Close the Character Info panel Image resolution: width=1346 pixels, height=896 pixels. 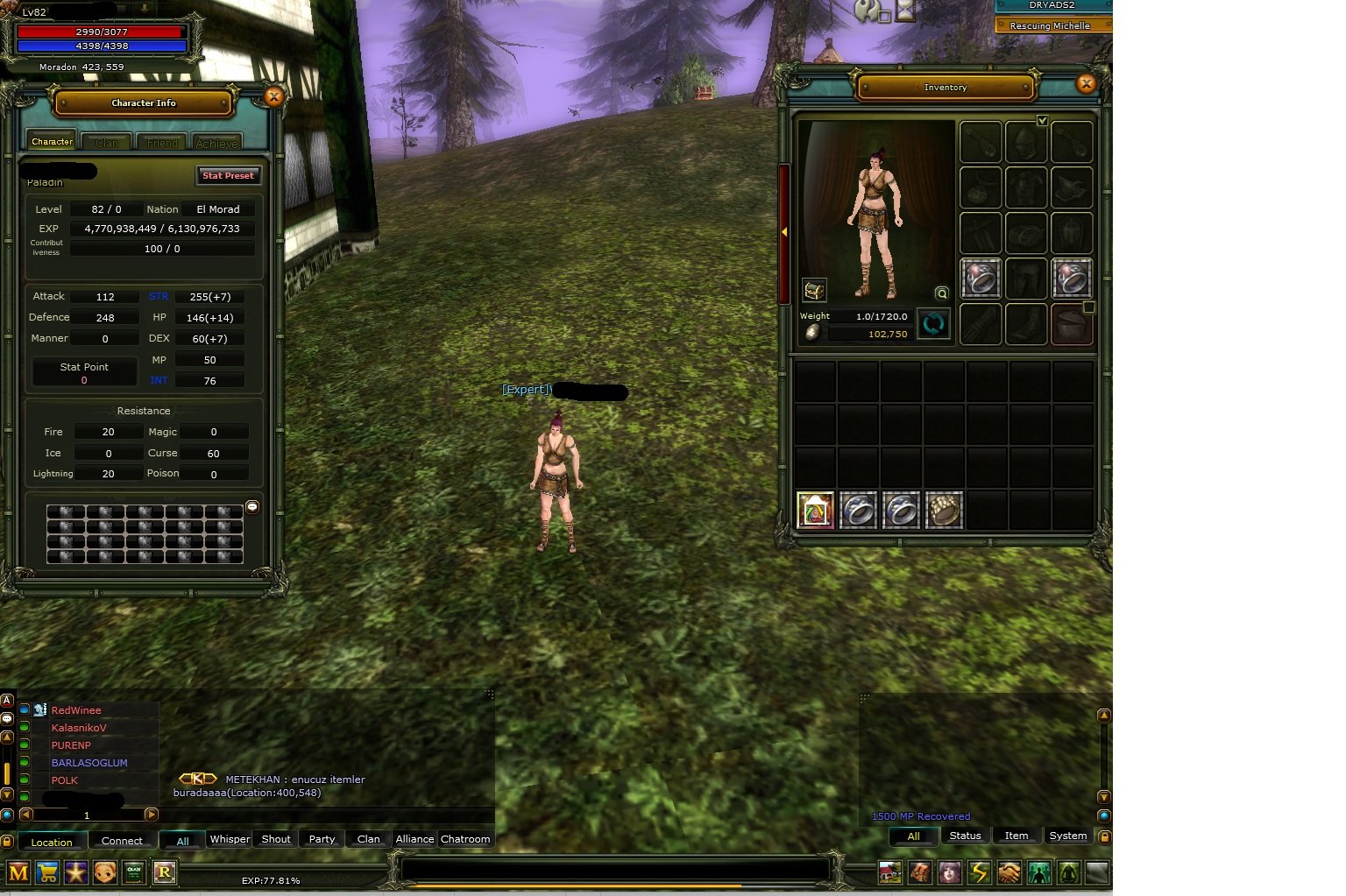273,97
